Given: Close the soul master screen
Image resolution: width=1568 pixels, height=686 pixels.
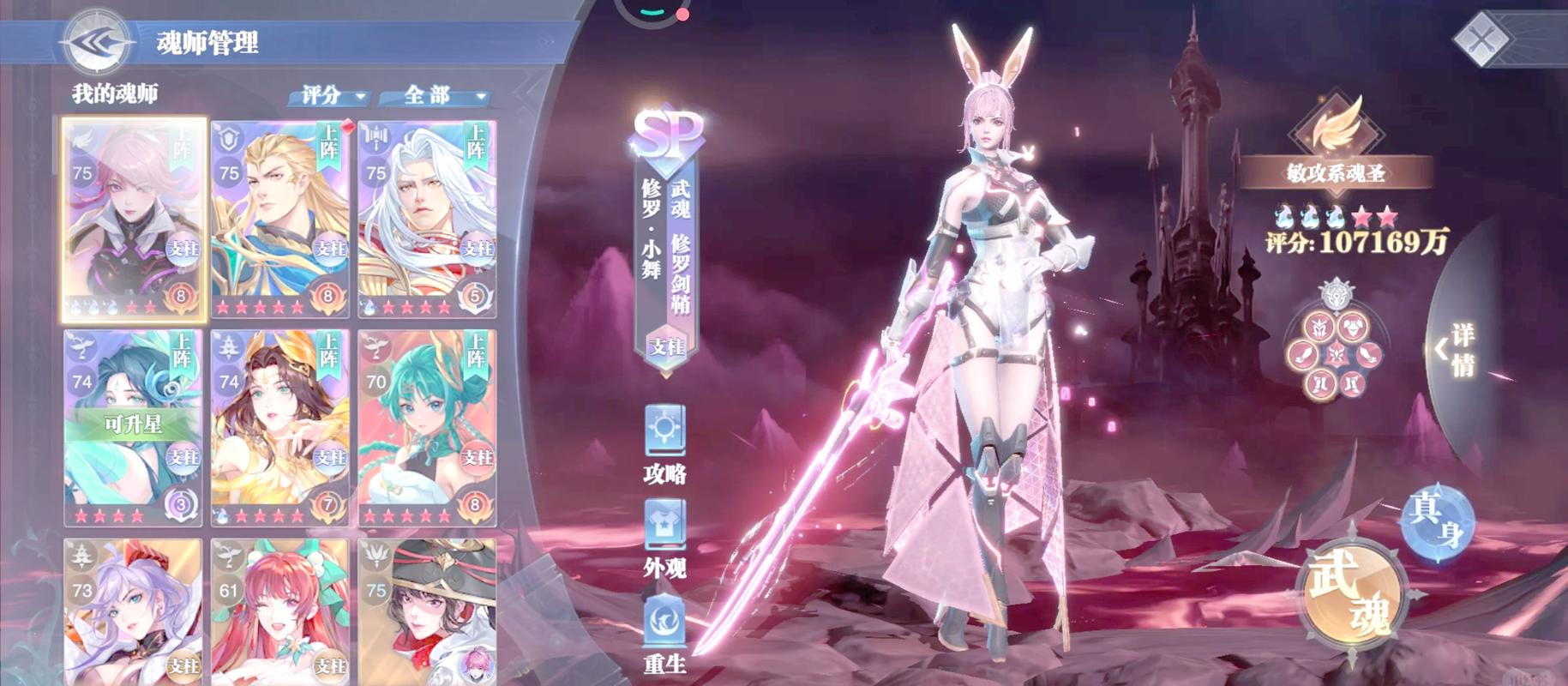Looking at the screenshot, I should [1481, 37].
